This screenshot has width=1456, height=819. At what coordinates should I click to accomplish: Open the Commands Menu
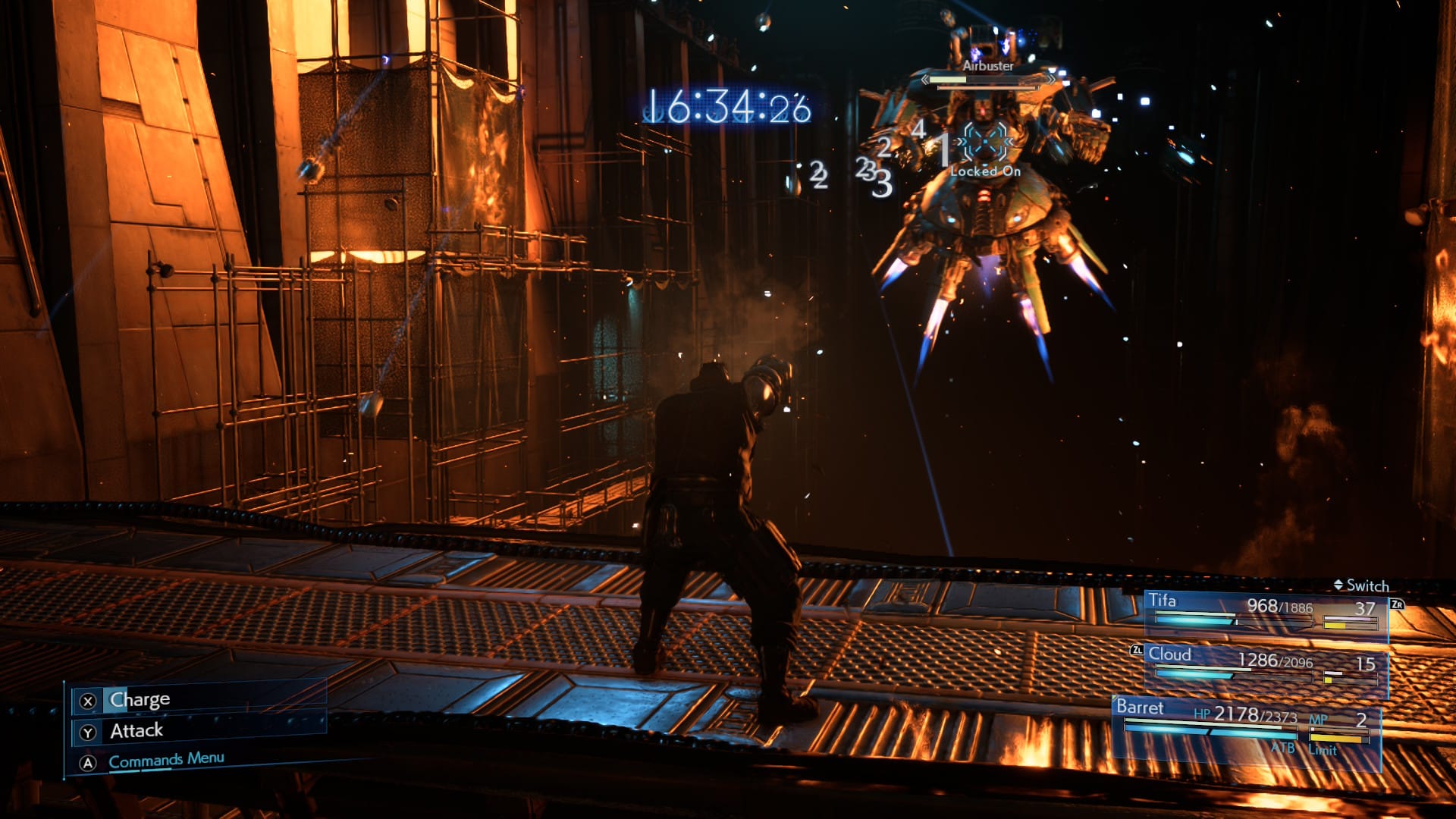[166, 760]
